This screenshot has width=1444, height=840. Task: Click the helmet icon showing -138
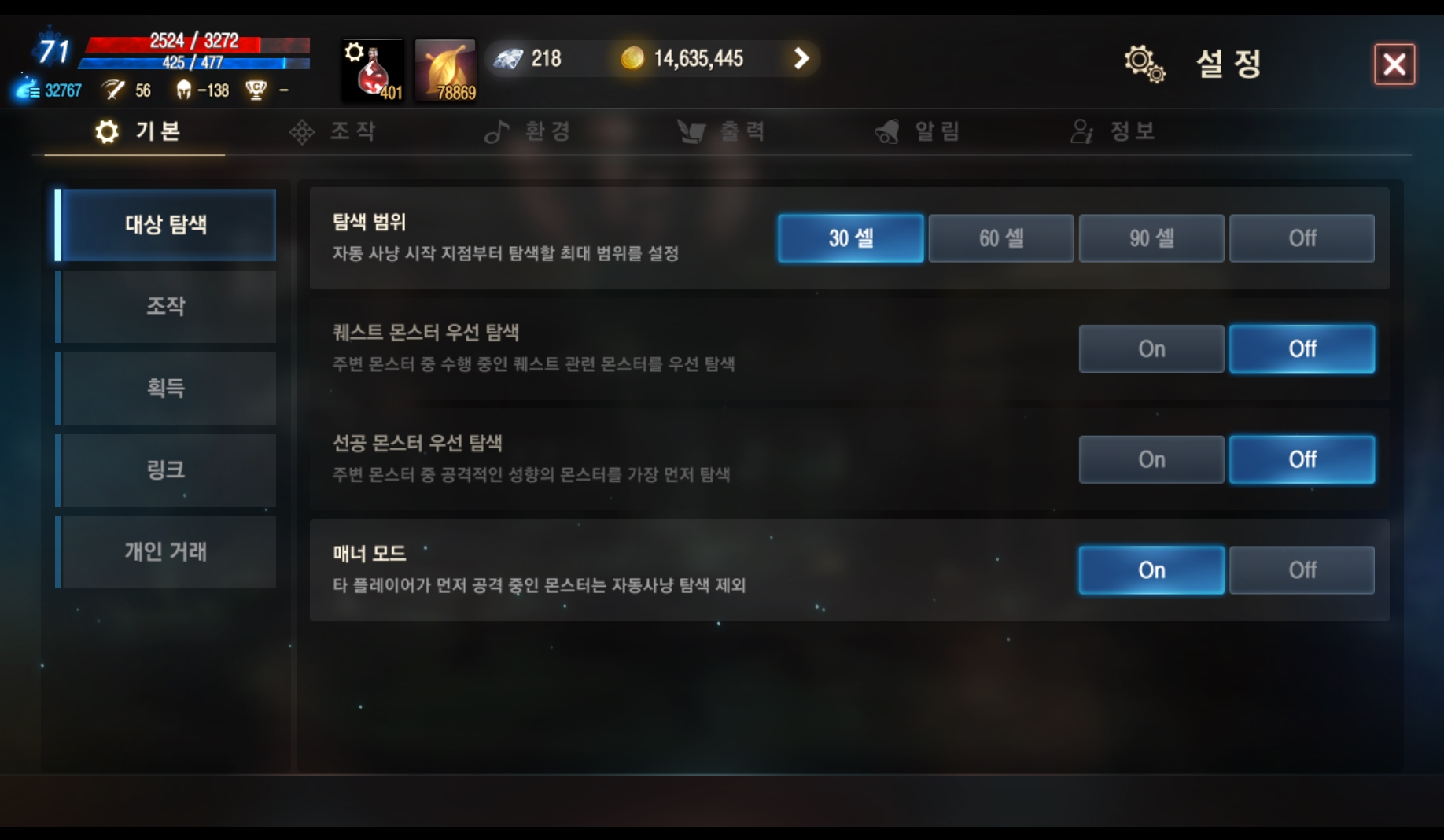(182, 90)
